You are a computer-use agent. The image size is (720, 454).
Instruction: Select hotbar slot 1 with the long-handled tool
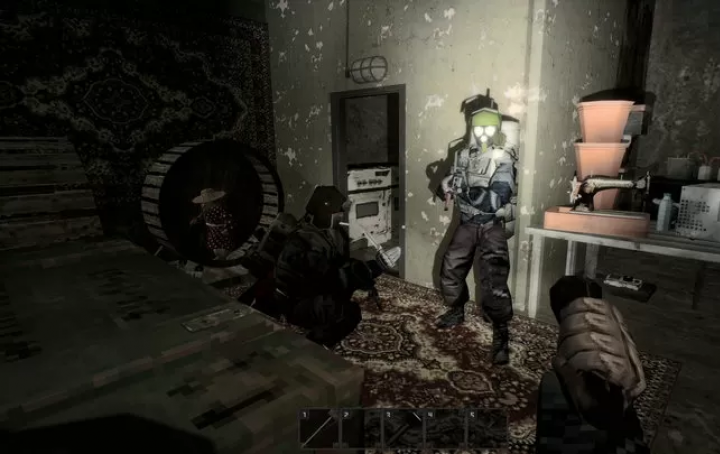point(320,428)
